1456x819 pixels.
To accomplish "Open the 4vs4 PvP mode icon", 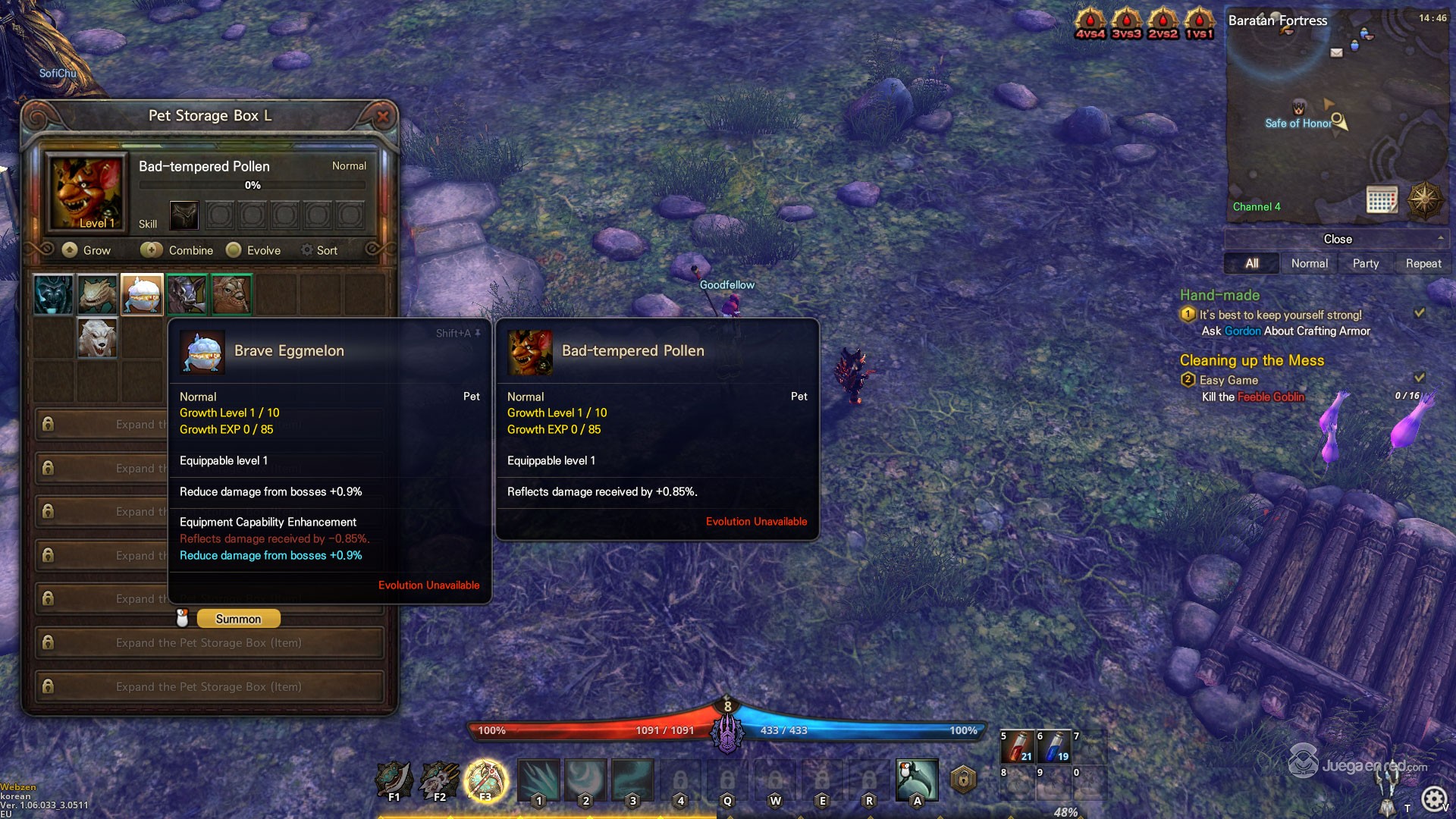I will point(1090,23).
